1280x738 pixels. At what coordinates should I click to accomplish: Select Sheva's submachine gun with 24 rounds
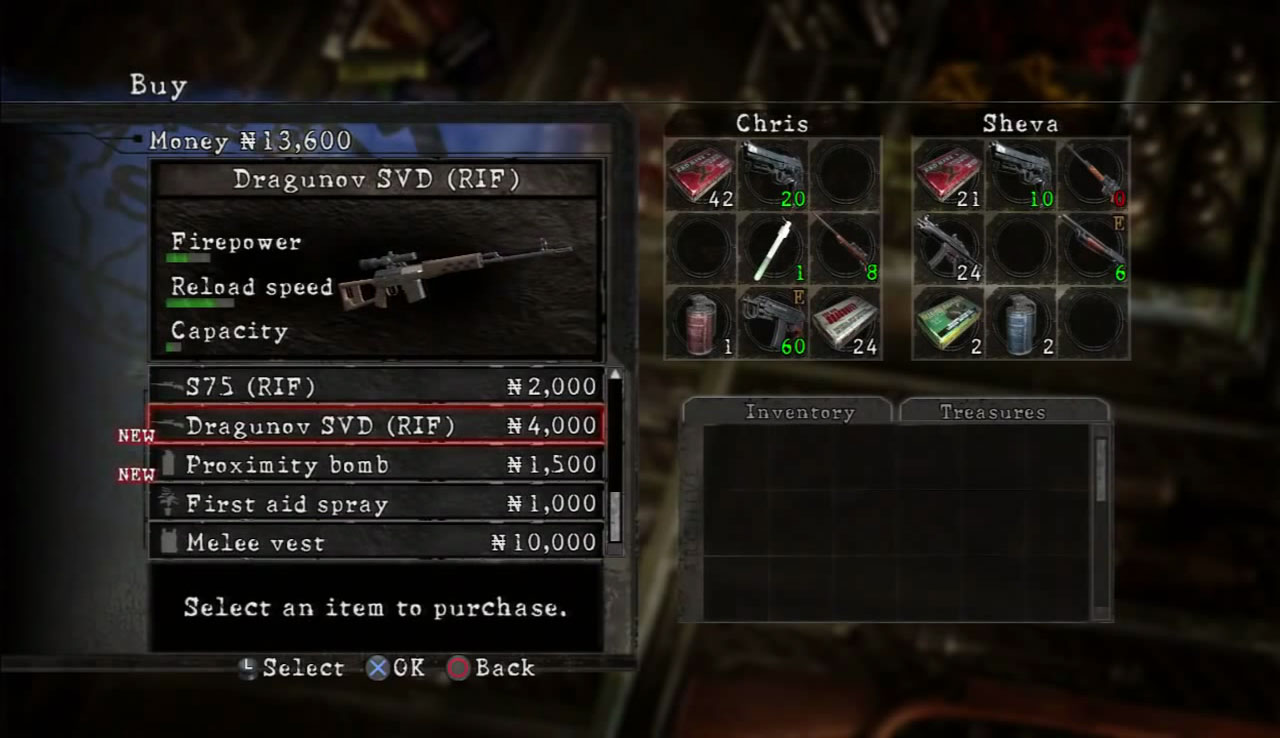pos(948,248)
